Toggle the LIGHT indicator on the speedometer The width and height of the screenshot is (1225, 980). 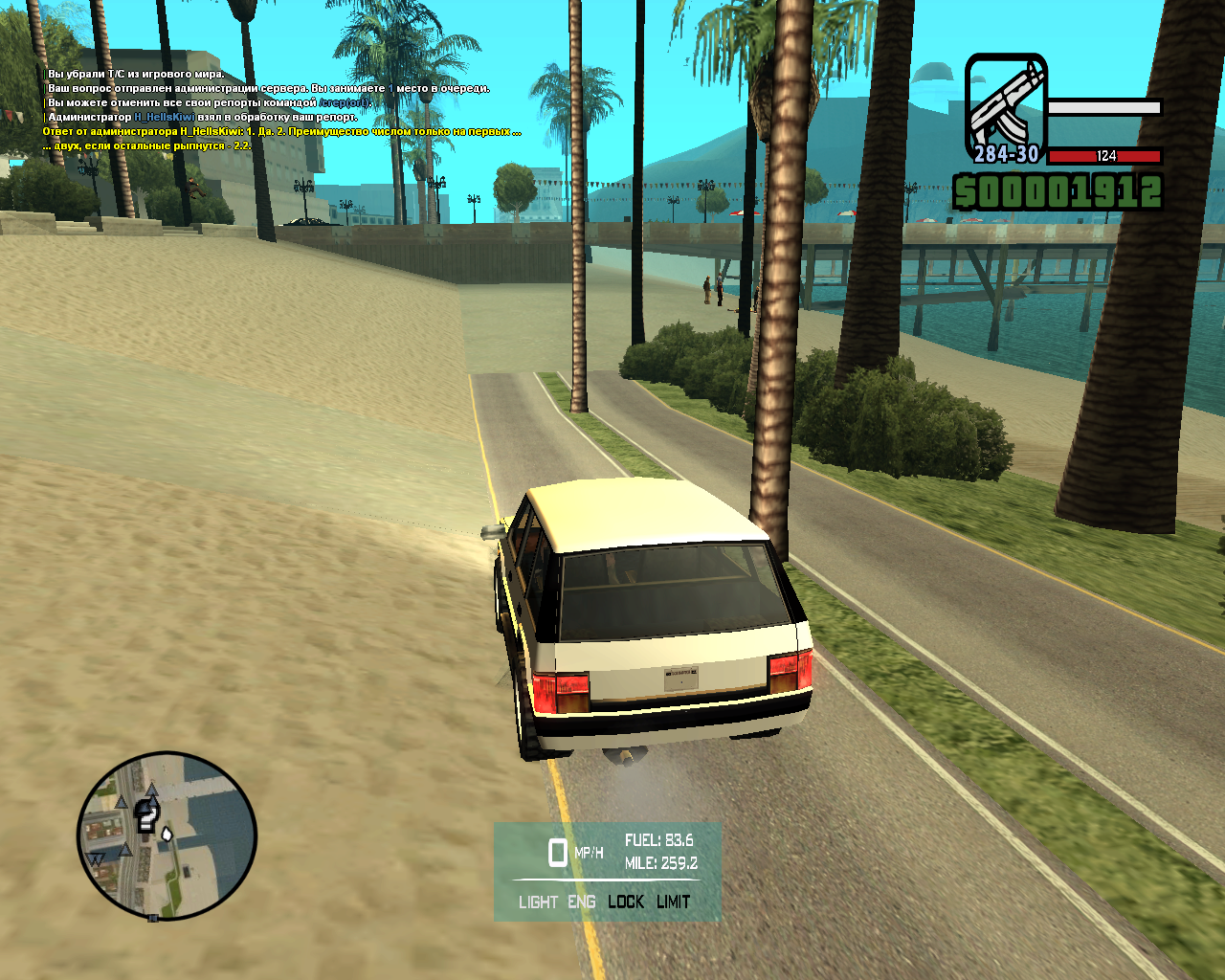point(538,902)
